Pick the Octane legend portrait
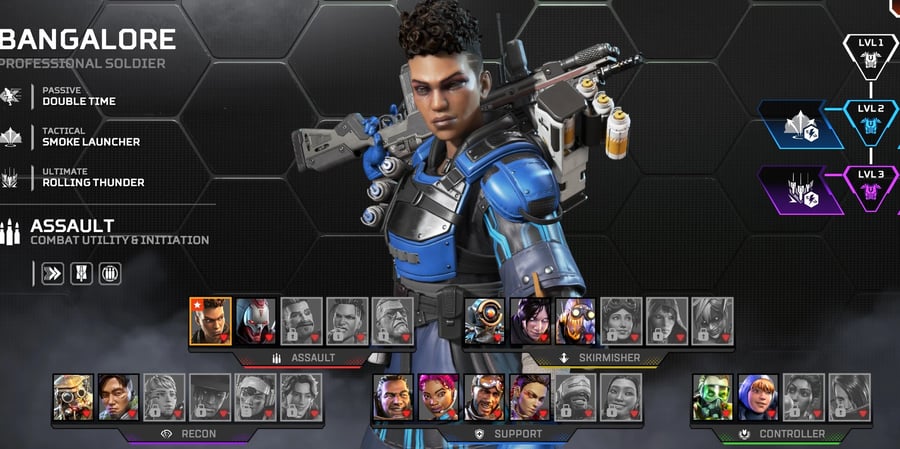Screen dimensions: 900x449 (576, 321)
